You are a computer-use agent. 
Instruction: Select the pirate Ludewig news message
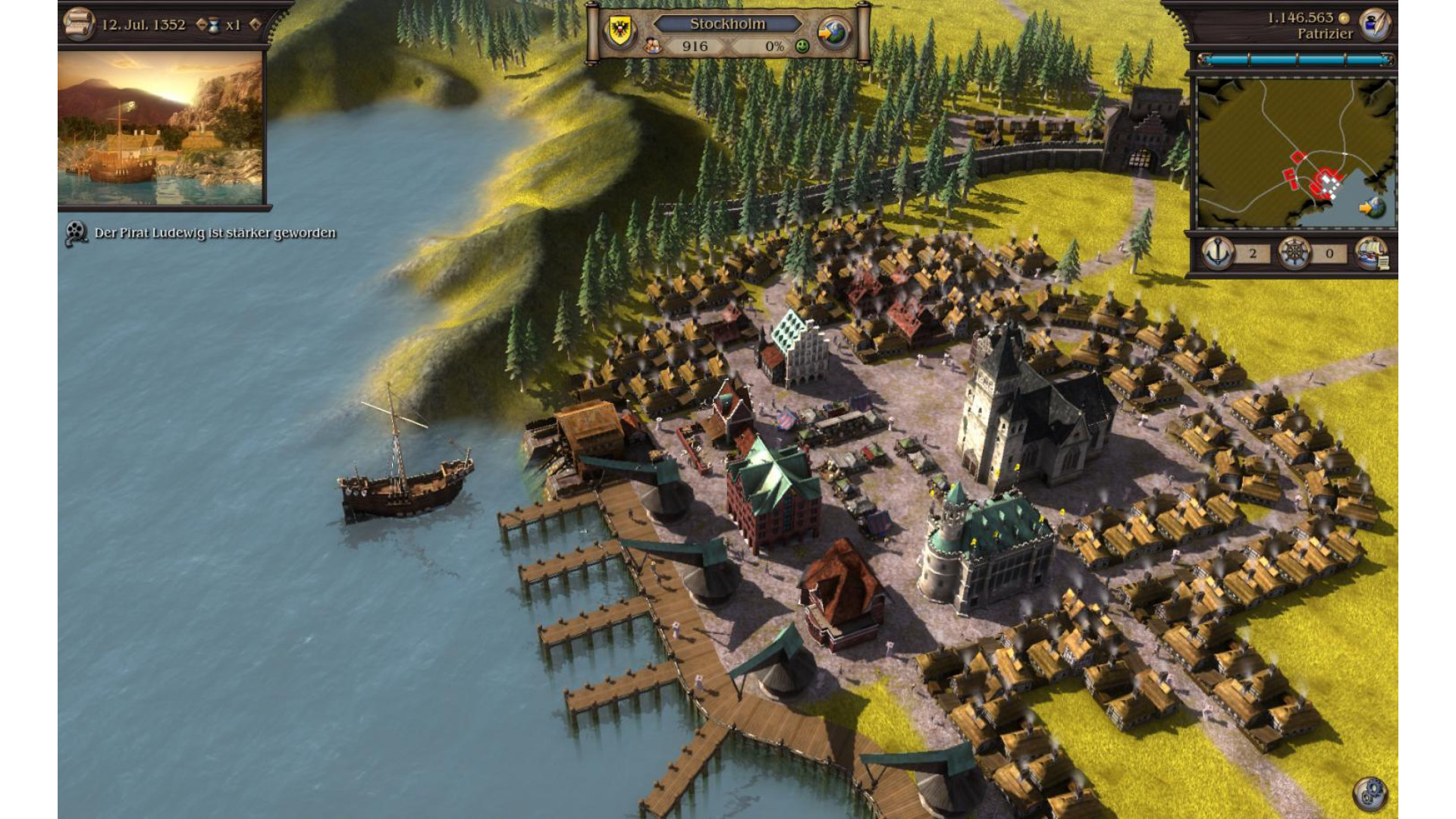215,233
